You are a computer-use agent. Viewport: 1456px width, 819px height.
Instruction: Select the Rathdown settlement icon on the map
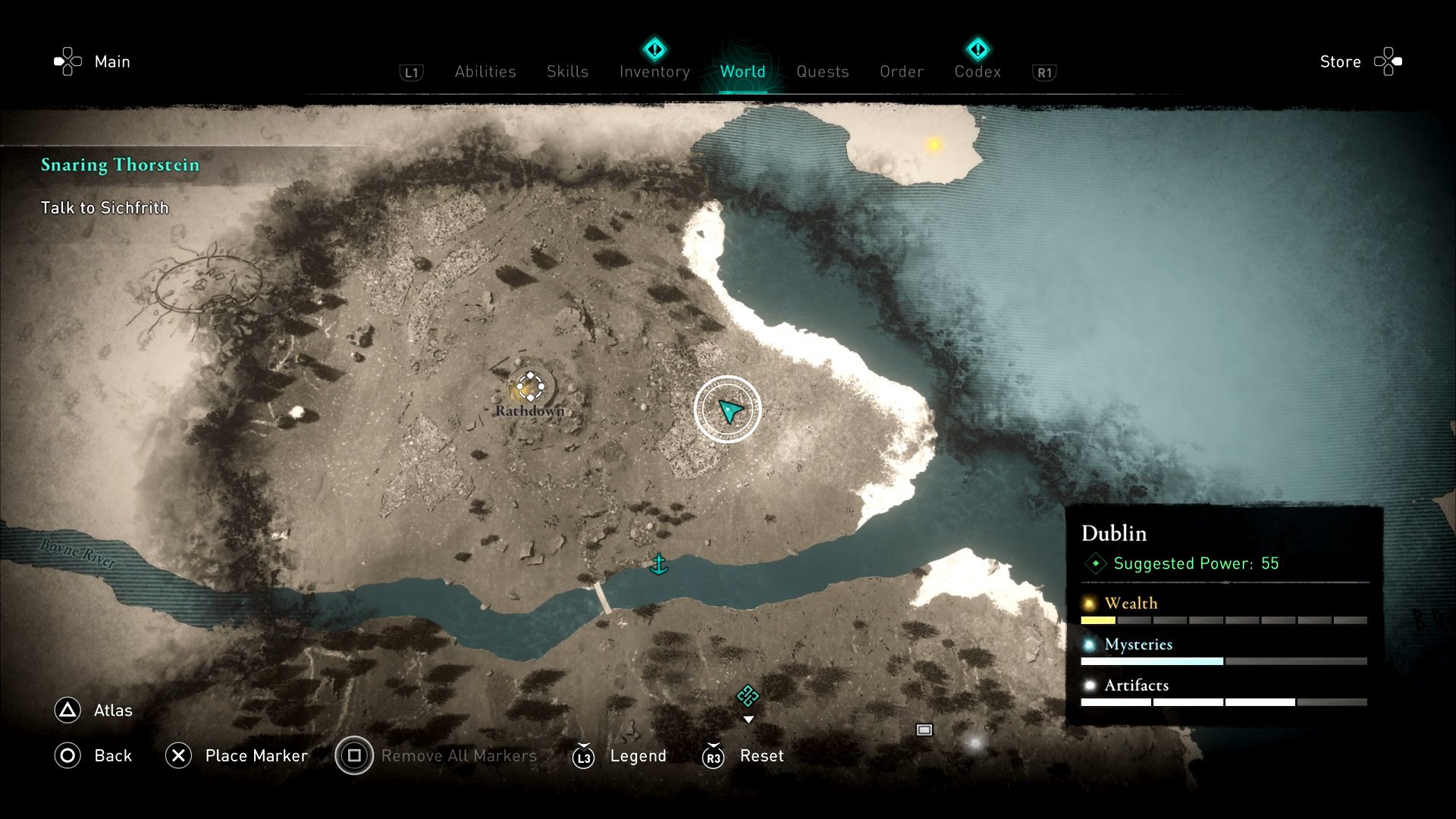(x=530, y=388)
